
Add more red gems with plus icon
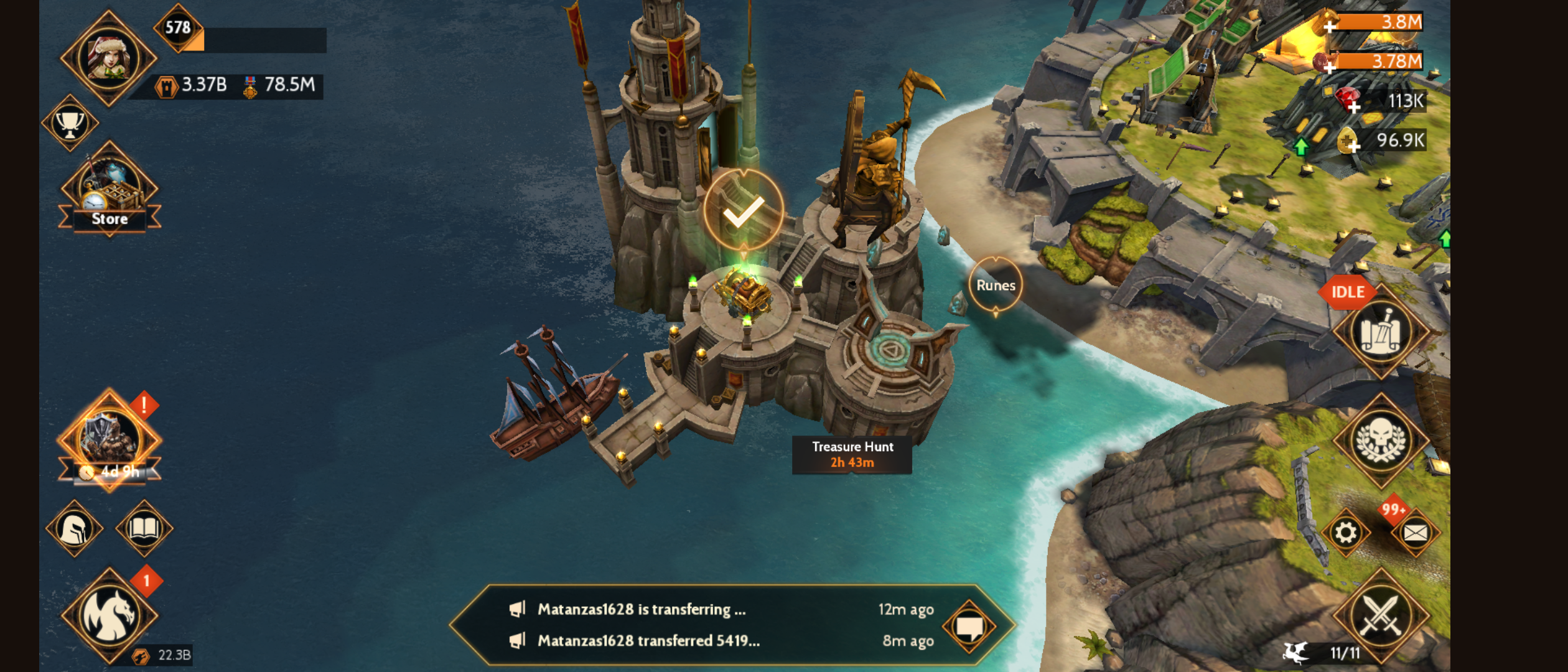pyautogui.click(x=1353, y=106)
